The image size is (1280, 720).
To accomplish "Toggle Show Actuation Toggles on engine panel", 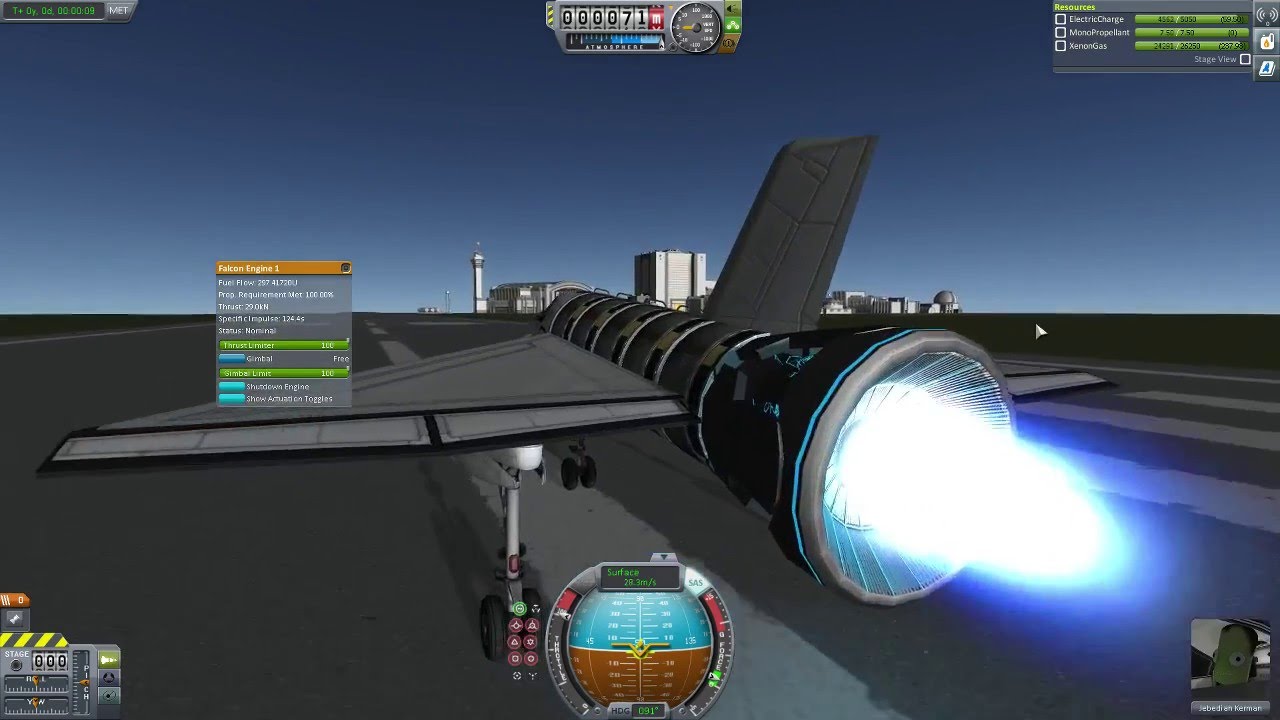I will click(232, 398).
